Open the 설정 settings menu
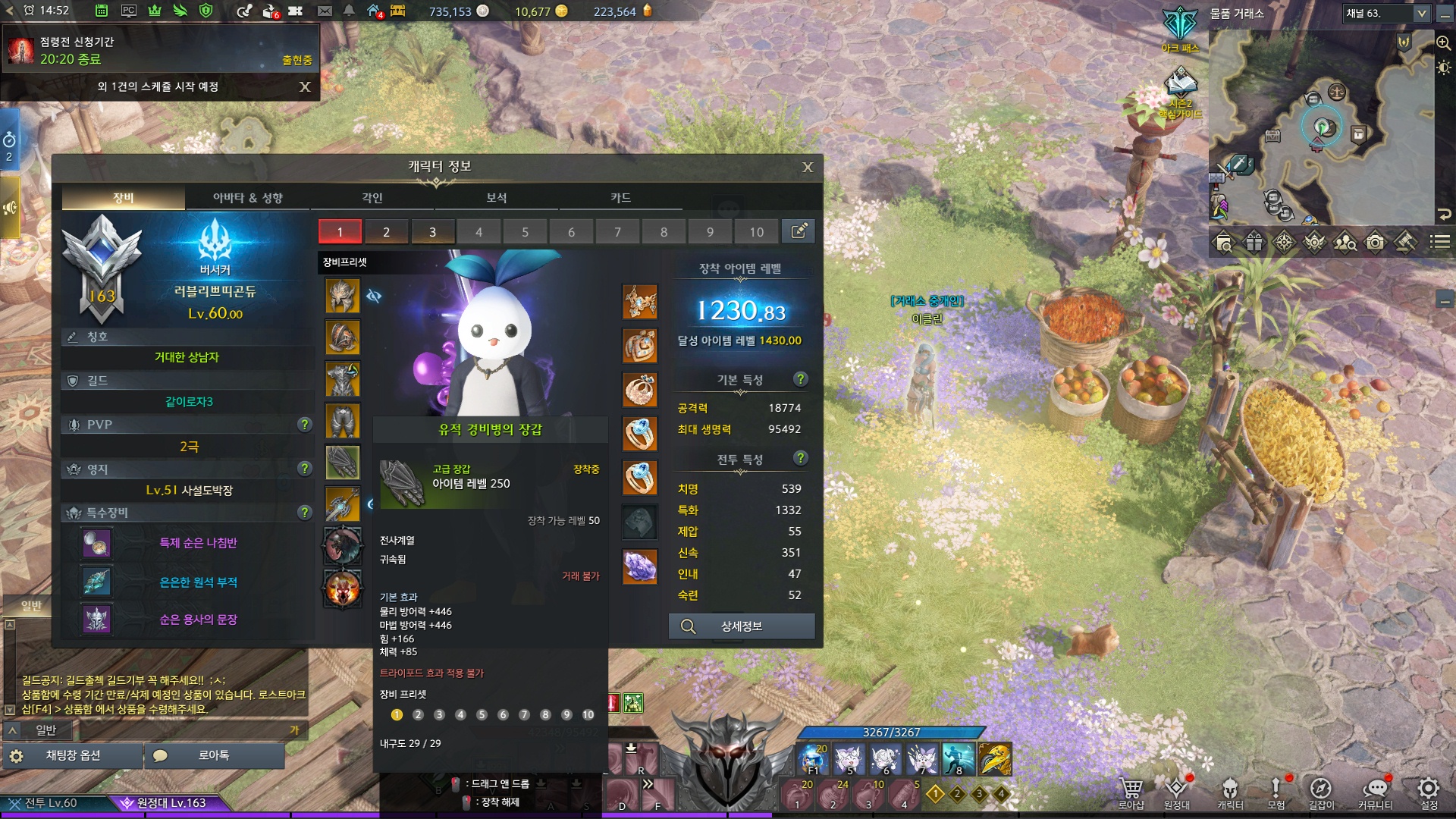The image size is (1456, 819). click(1429, 792)
